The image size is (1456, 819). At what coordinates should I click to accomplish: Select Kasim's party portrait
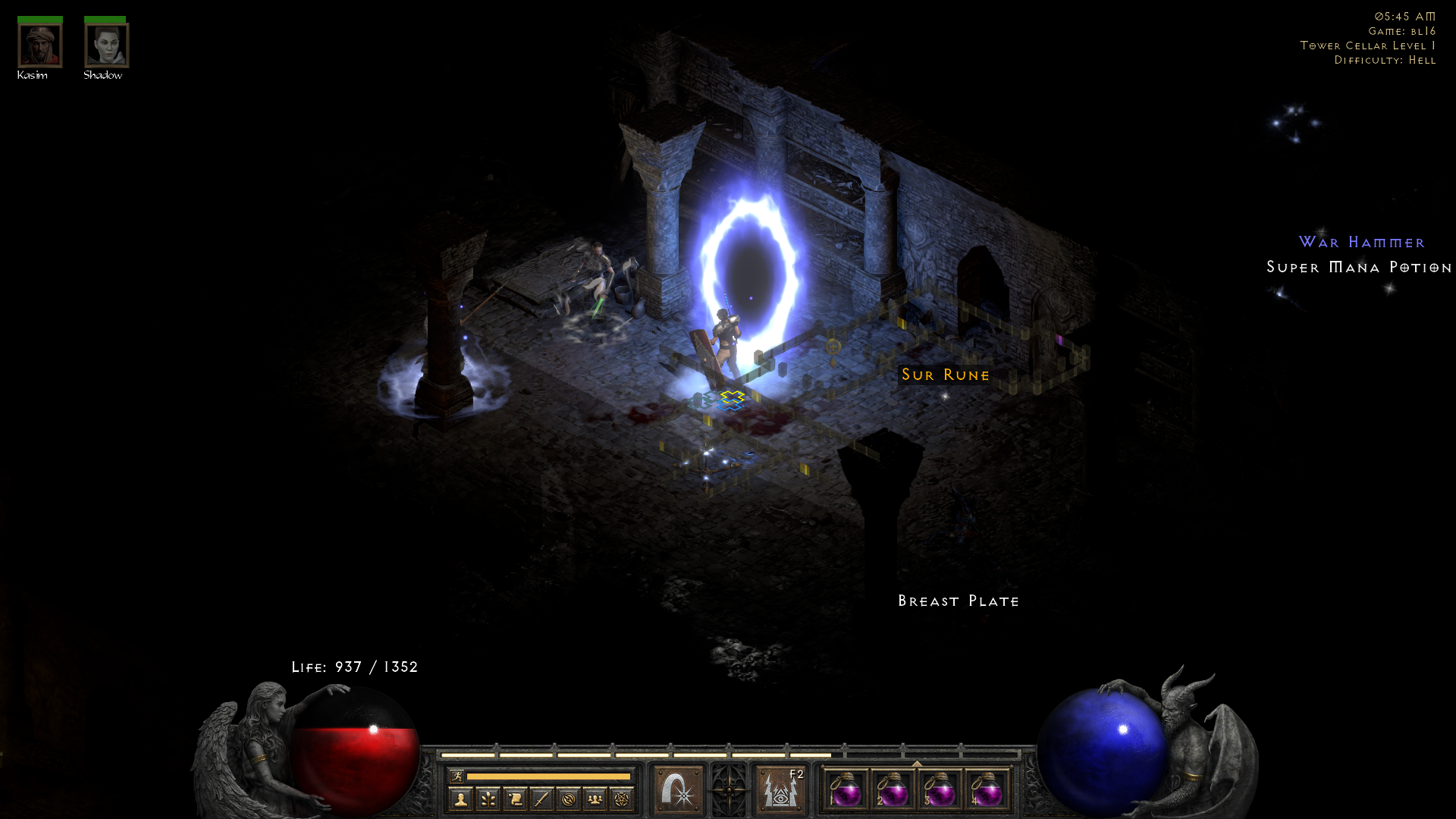coord(39,45)
